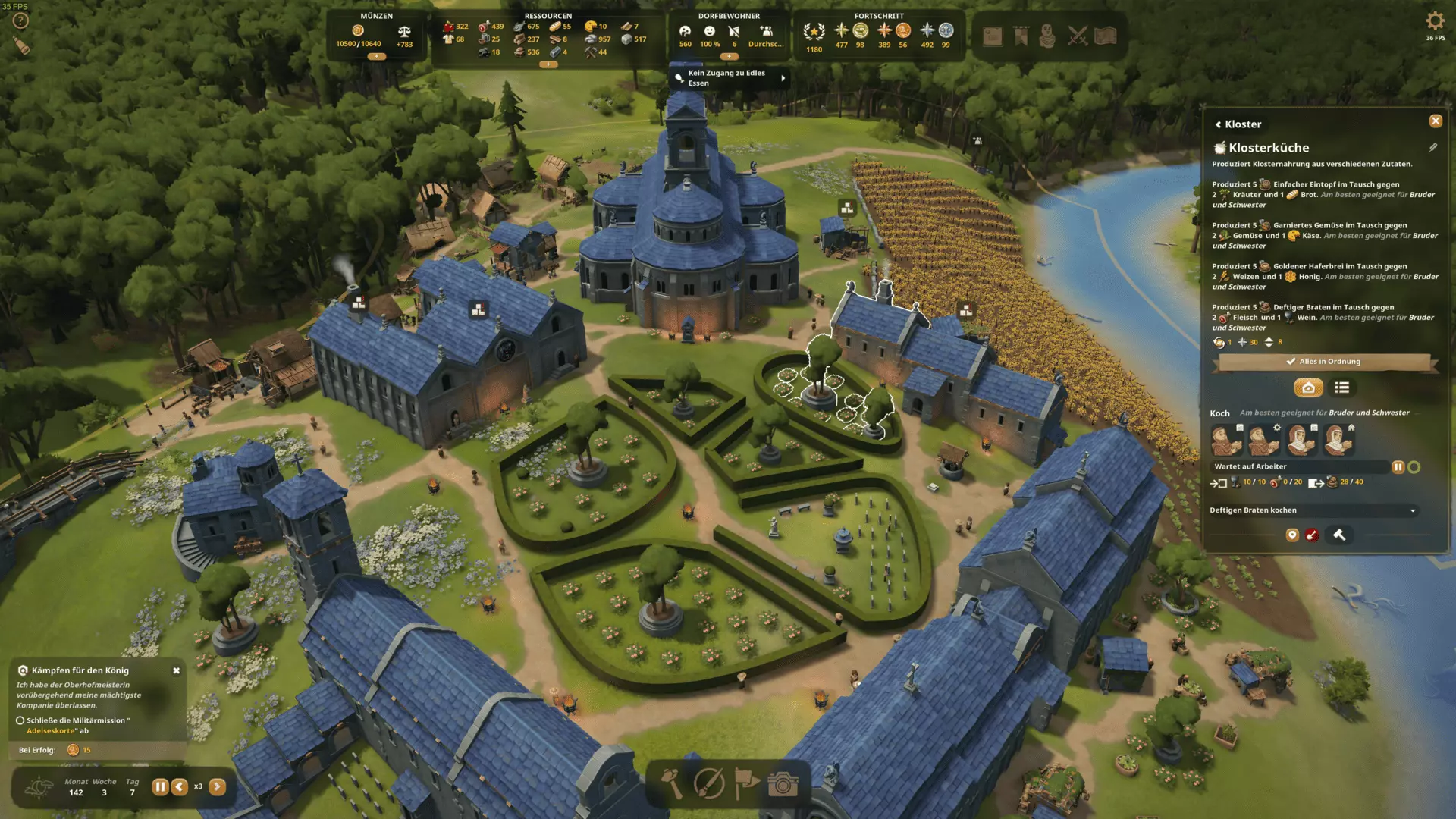This screenshot has width=1456, height=819.
Task: Open the world map icon
Action: coord(1105,36)
